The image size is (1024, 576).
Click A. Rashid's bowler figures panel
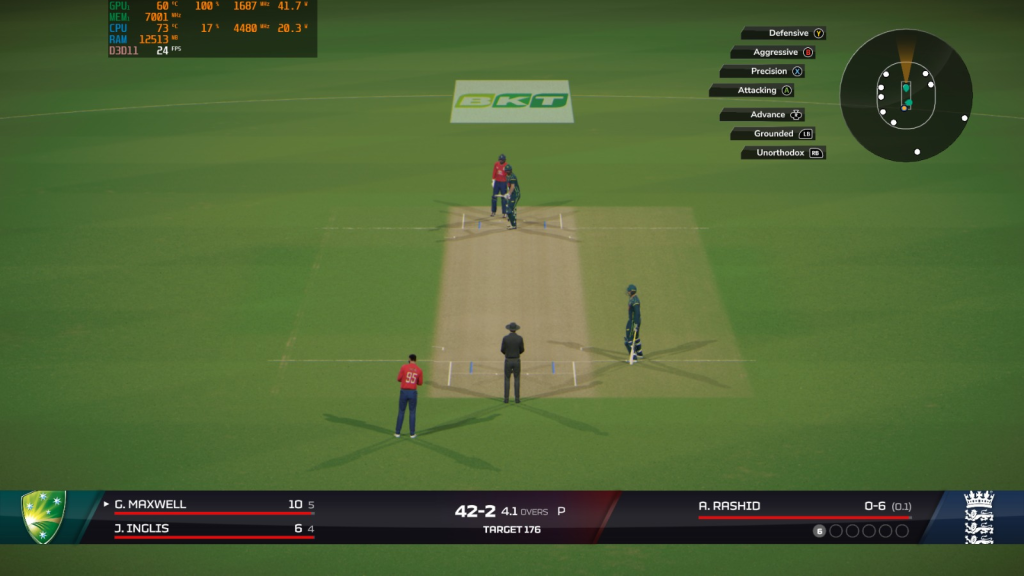pos(804,507)
